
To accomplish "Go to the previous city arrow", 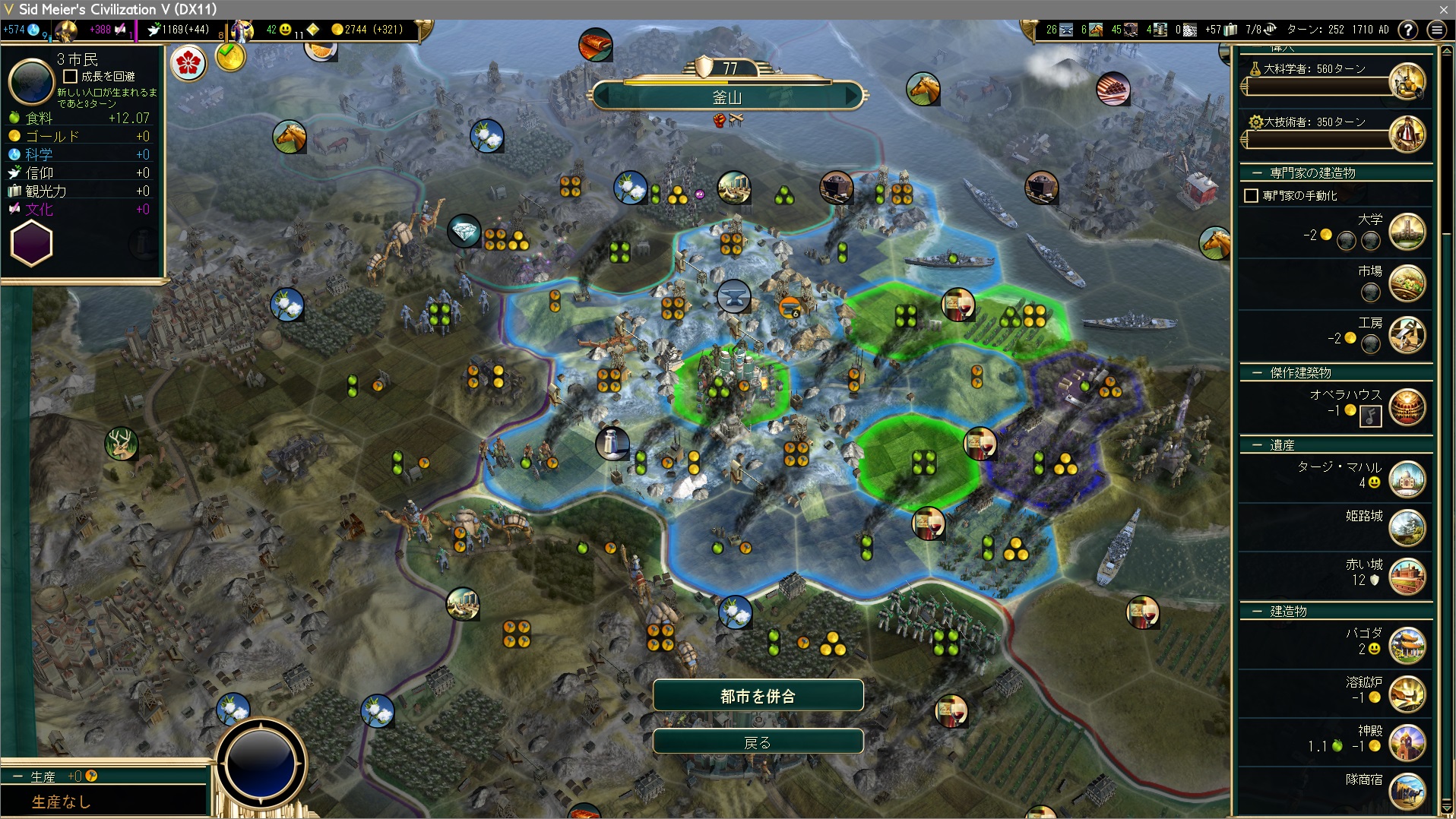I will coord(603,97).
